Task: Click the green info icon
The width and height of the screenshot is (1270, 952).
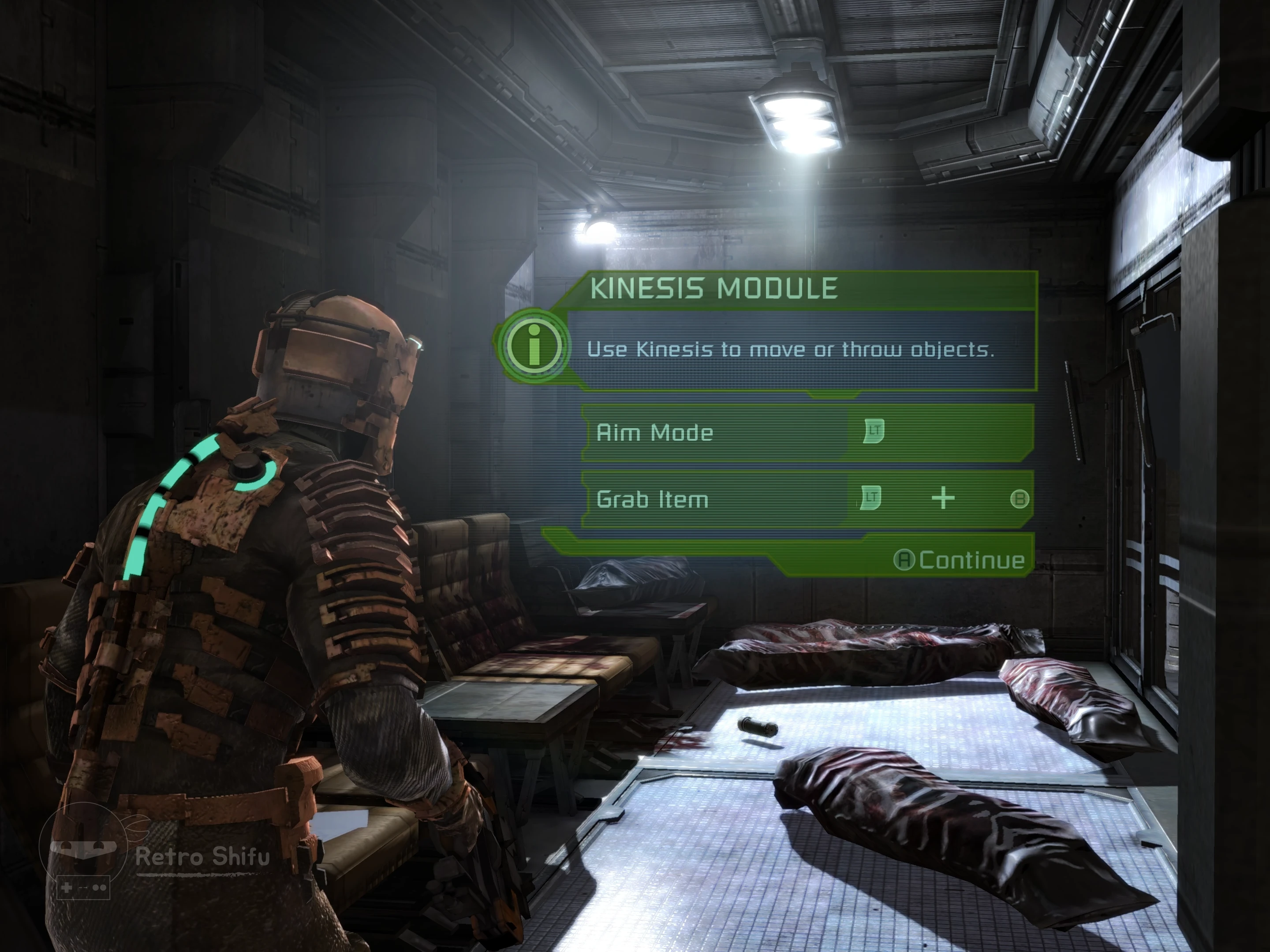Action: tap(534, 346)
